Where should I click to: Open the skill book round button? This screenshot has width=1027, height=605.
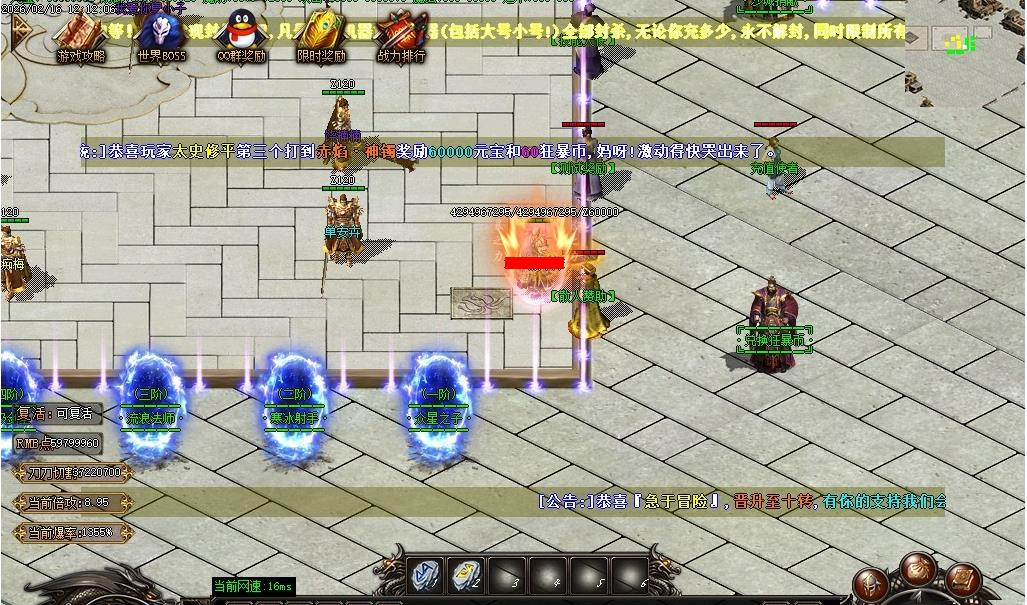pos(962,580)
